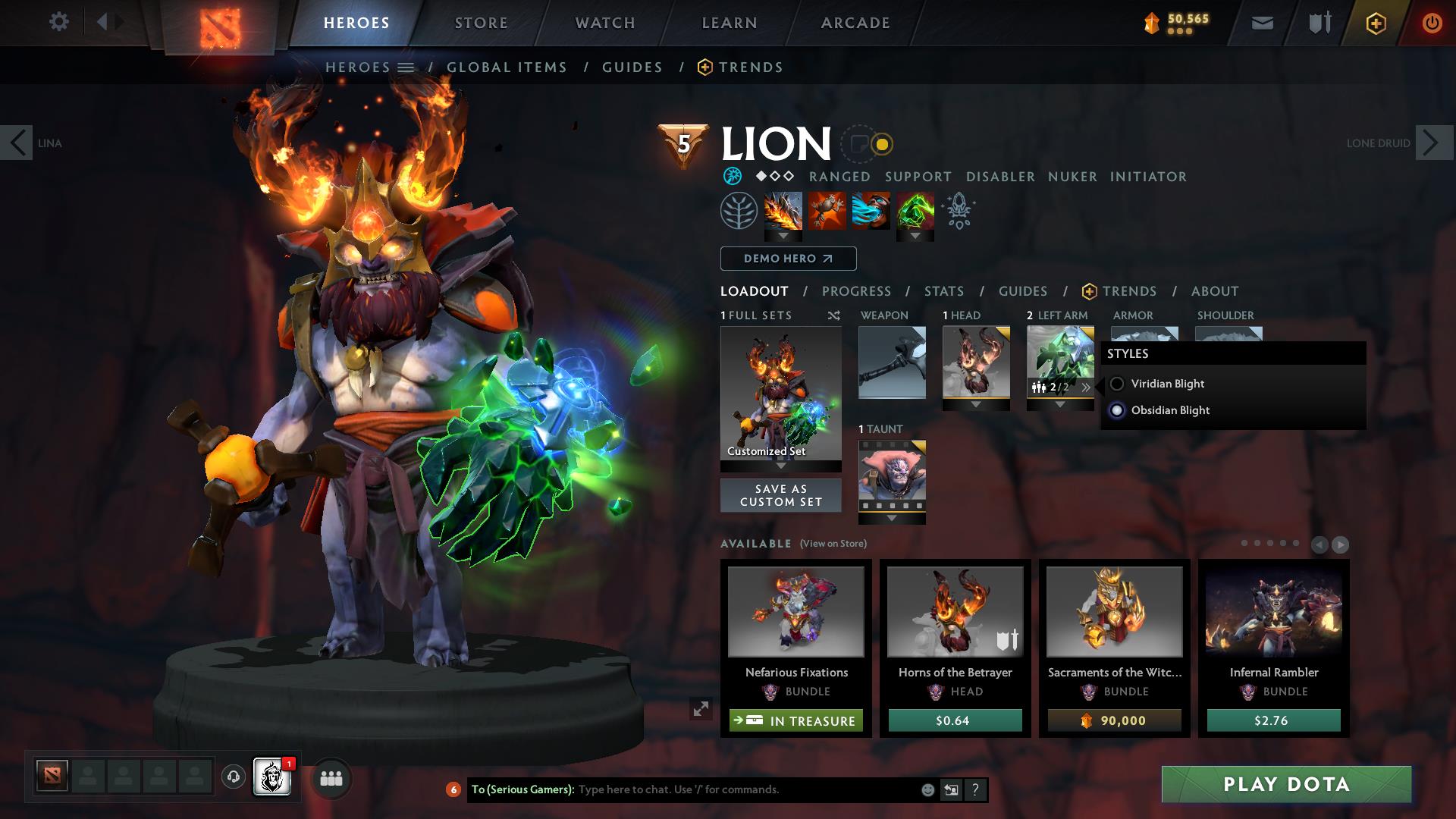Expand the Head slot item dropdown arrow
1456x819 pixels.
pos(976,404)
